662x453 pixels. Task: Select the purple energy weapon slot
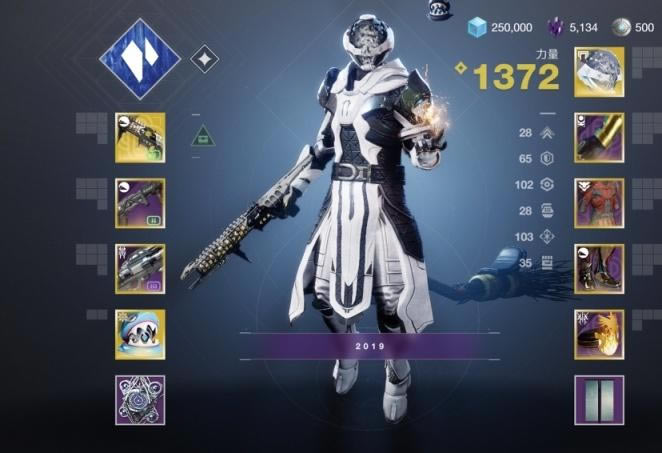coord(140,203)
